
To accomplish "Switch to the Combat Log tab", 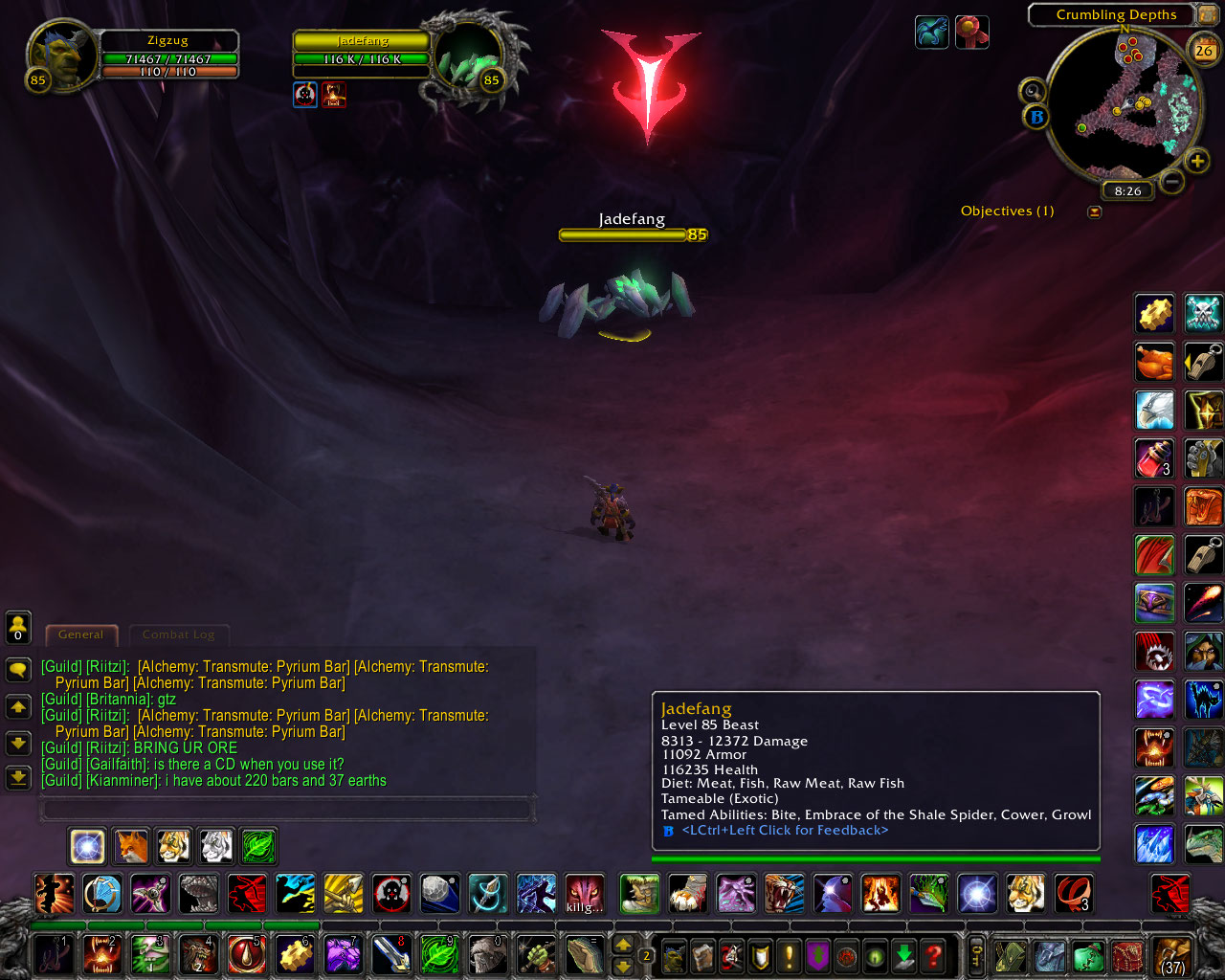I will pyautogui.click(x=179, y=635).
